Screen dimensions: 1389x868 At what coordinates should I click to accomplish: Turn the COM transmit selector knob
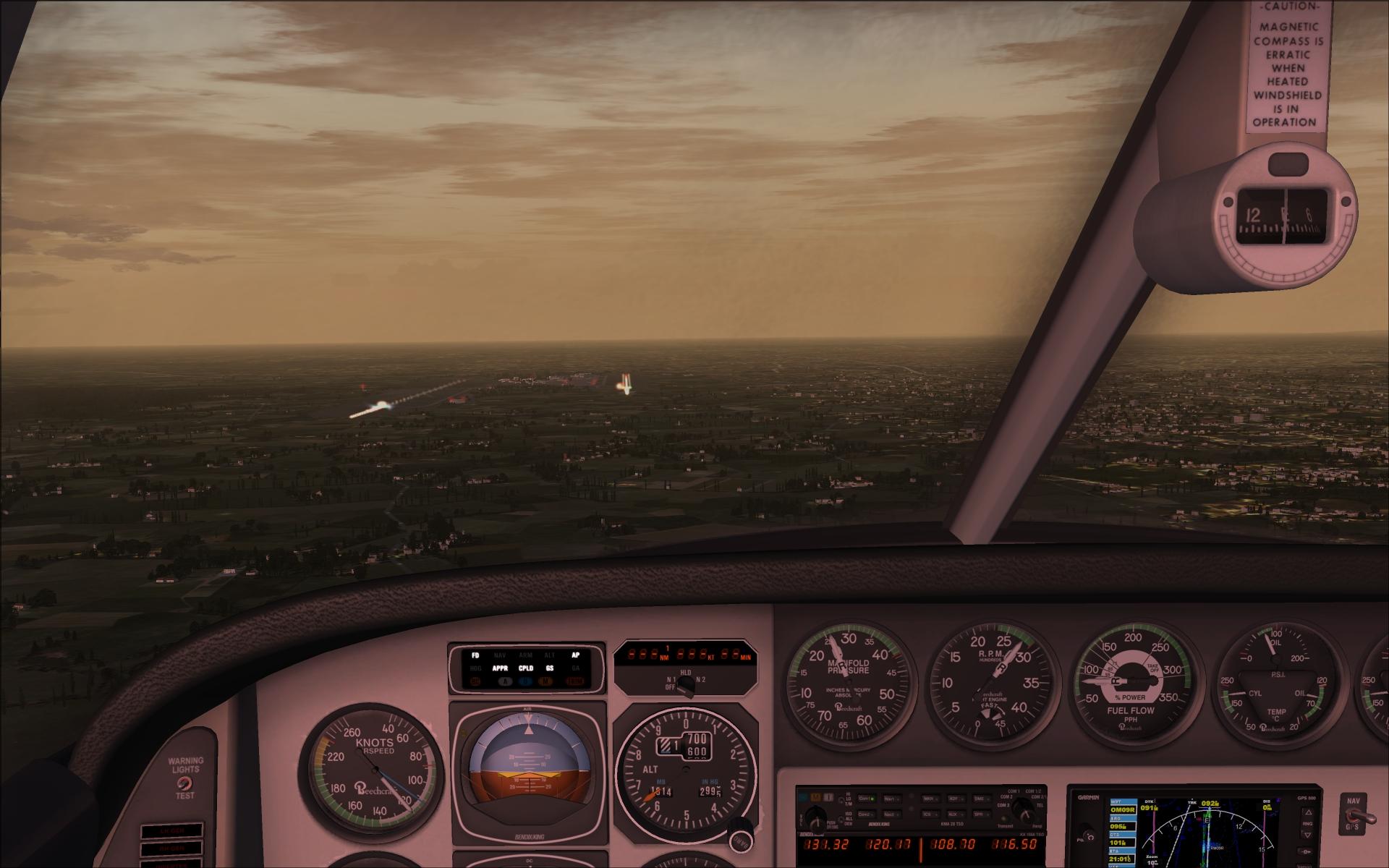tap(1022, 809)
